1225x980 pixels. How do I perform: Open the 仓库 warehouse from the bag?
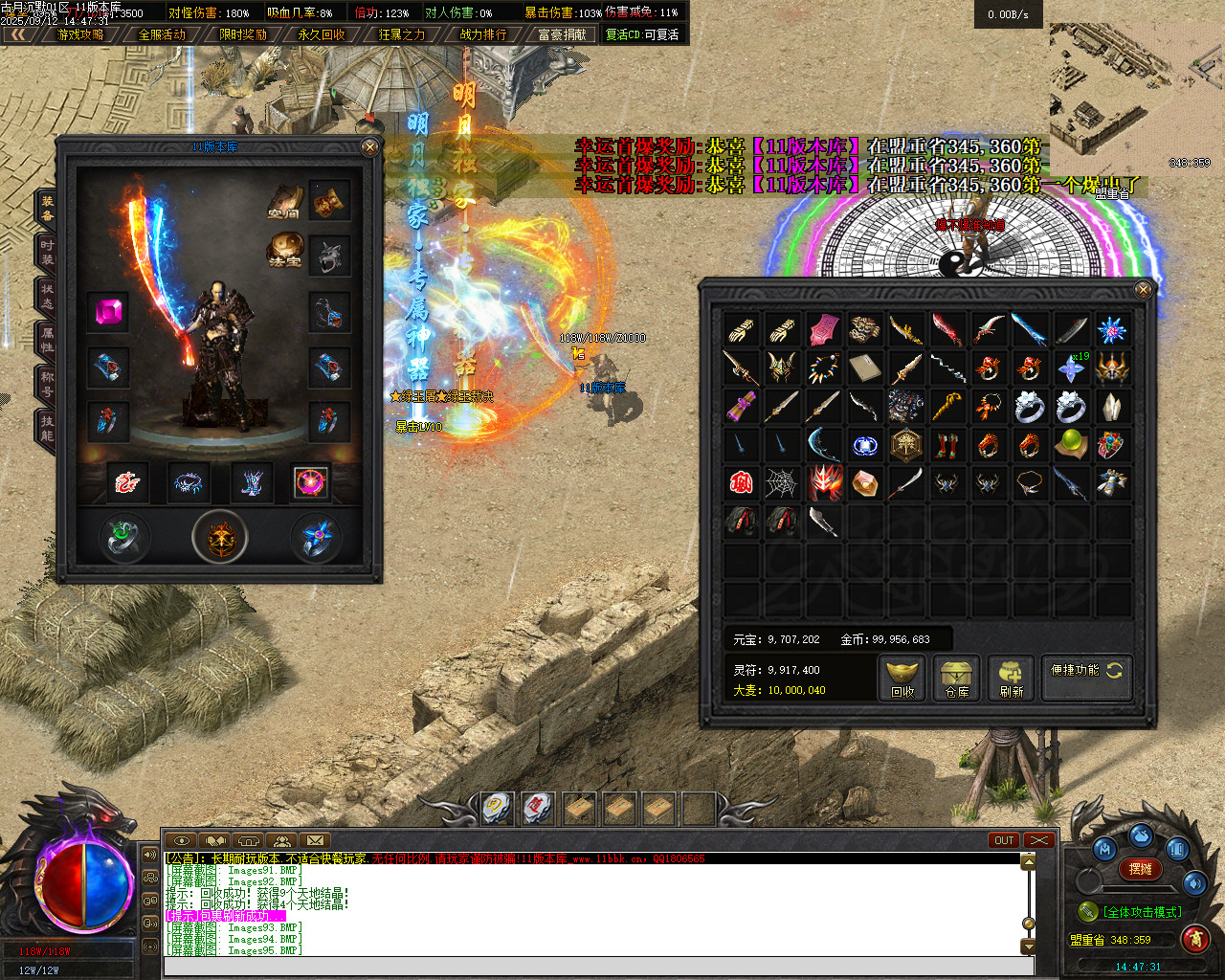(x=956, y=679)
